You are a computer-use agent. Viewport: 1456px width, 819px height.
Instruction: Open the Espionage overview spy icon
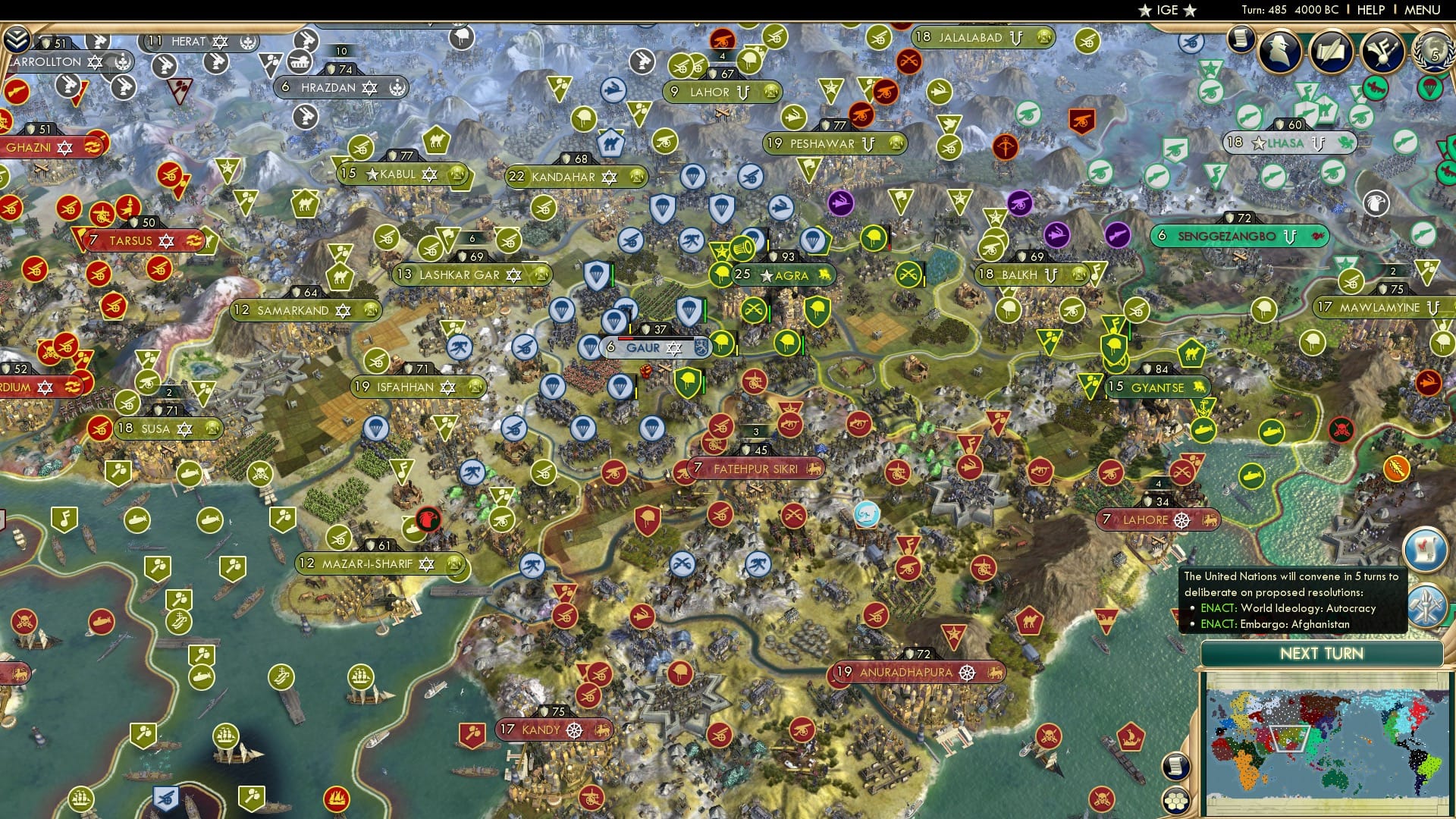pos(1279,51)
